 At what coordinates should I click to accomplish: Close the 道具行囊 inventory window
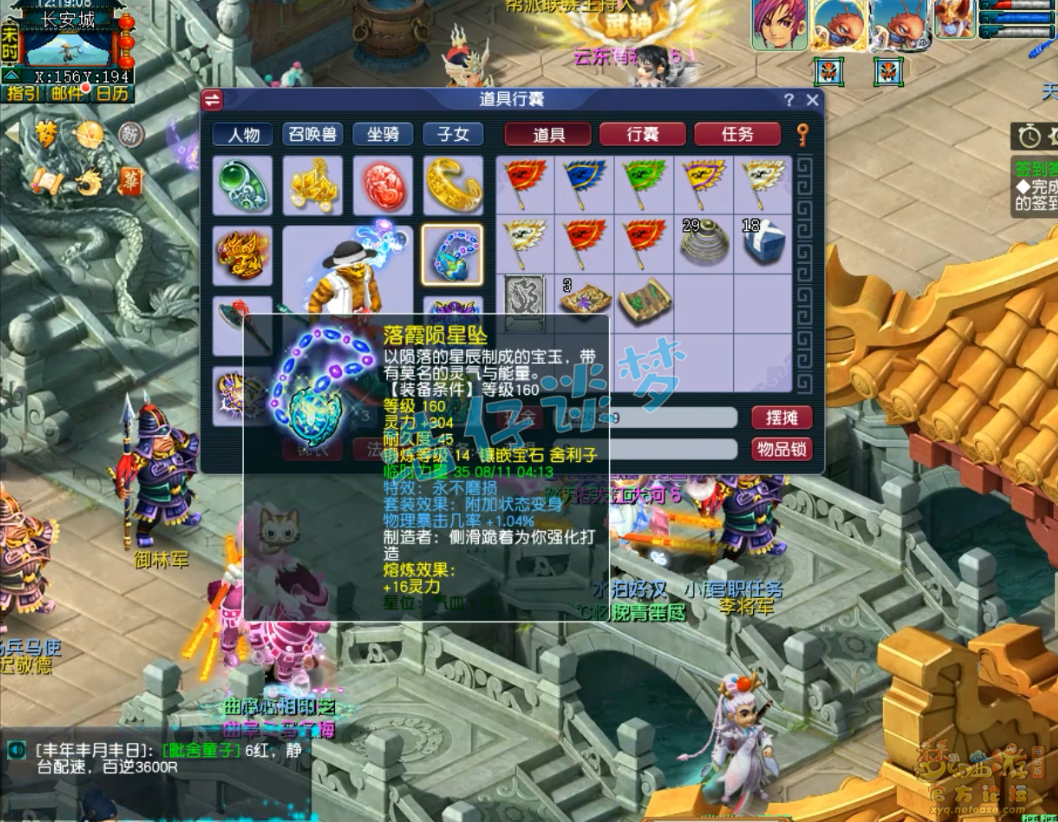point(812,100)
